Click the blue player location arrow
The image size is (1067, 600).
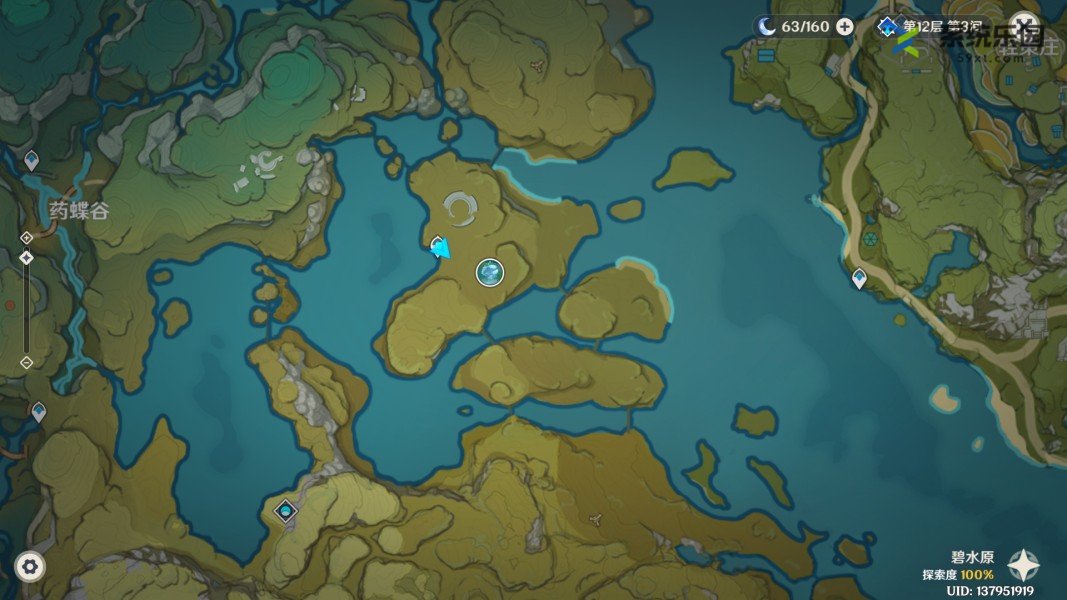pyautogui.click(x=439, y=248)
